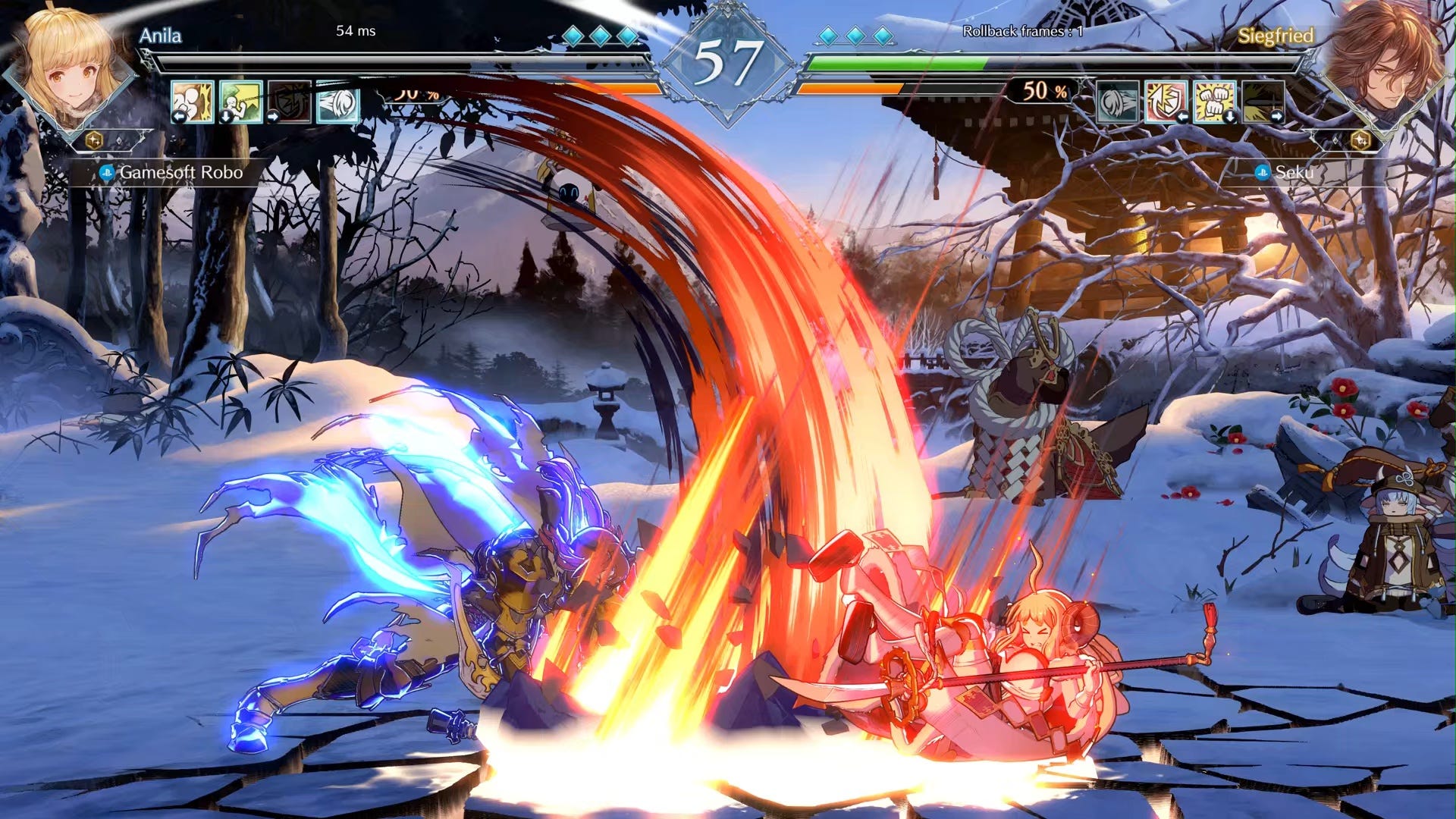Click Siegfried's darkened sword skill icon

coord(1263,102)
